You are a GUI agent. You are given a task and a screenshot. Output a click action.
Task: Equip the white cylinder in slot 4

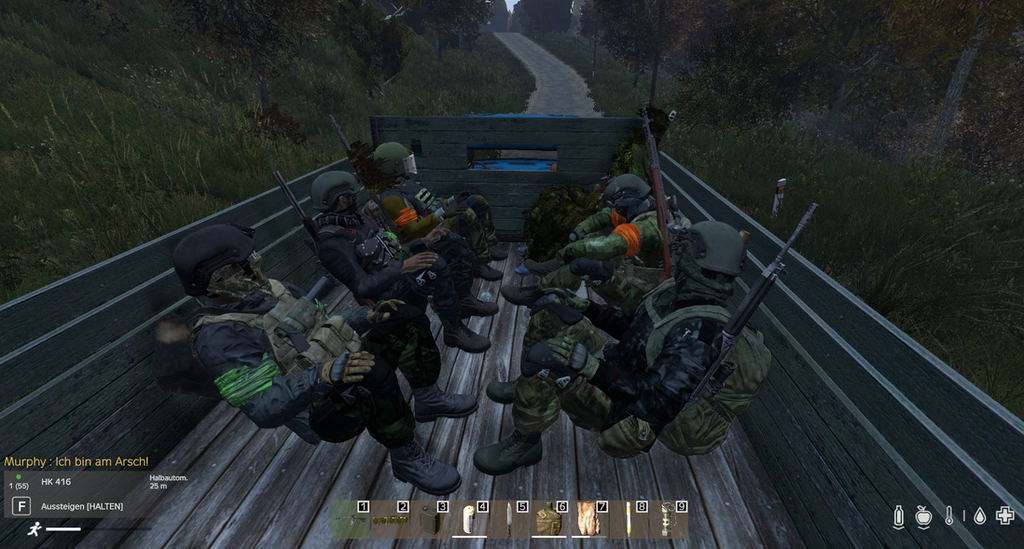click(x=469, y=520)
